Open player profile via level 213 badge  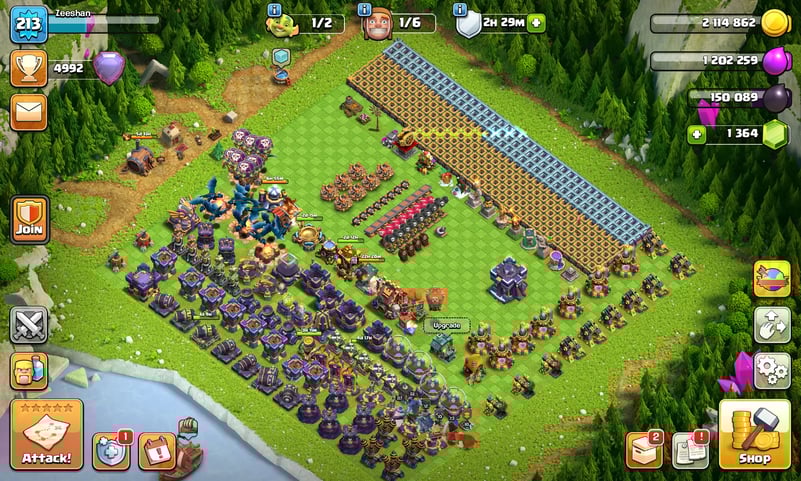click(28, 24)
